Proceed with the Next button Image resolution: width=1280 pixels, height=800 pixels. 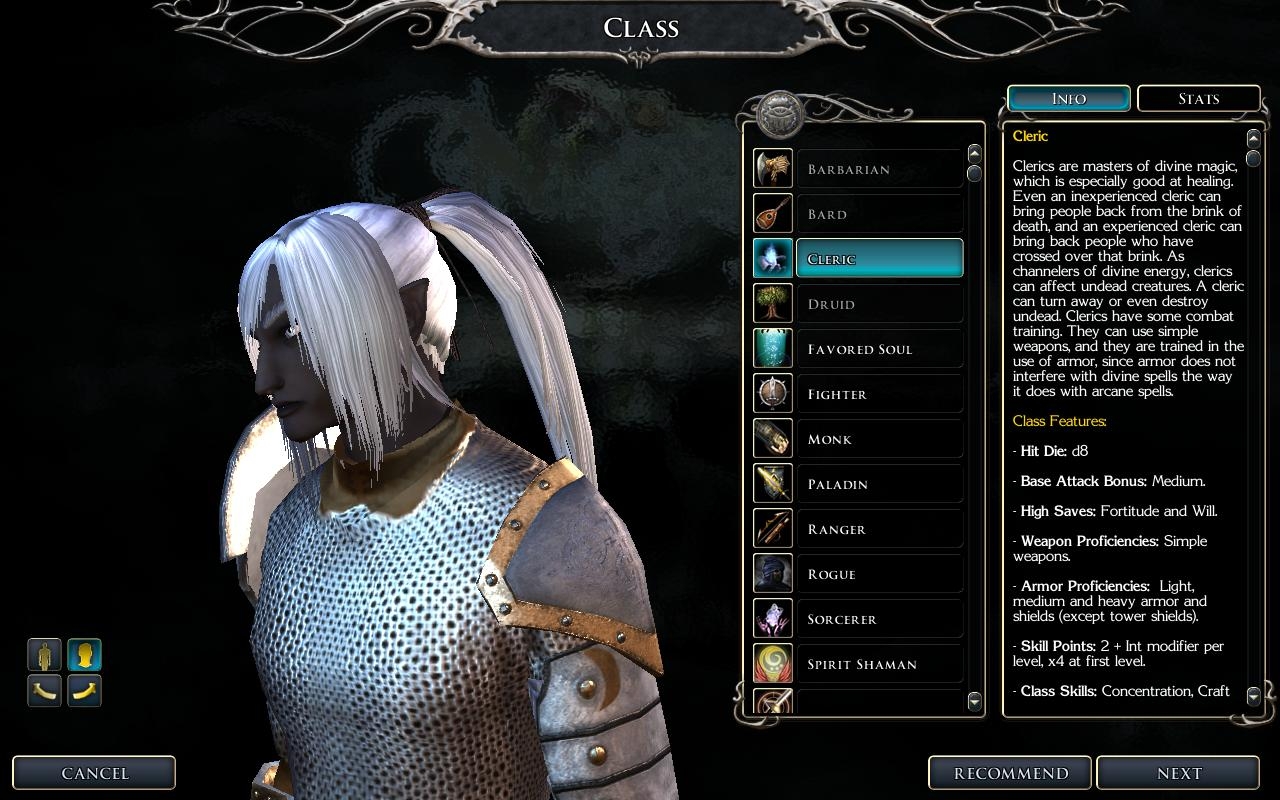click(x=1178, y=773)
